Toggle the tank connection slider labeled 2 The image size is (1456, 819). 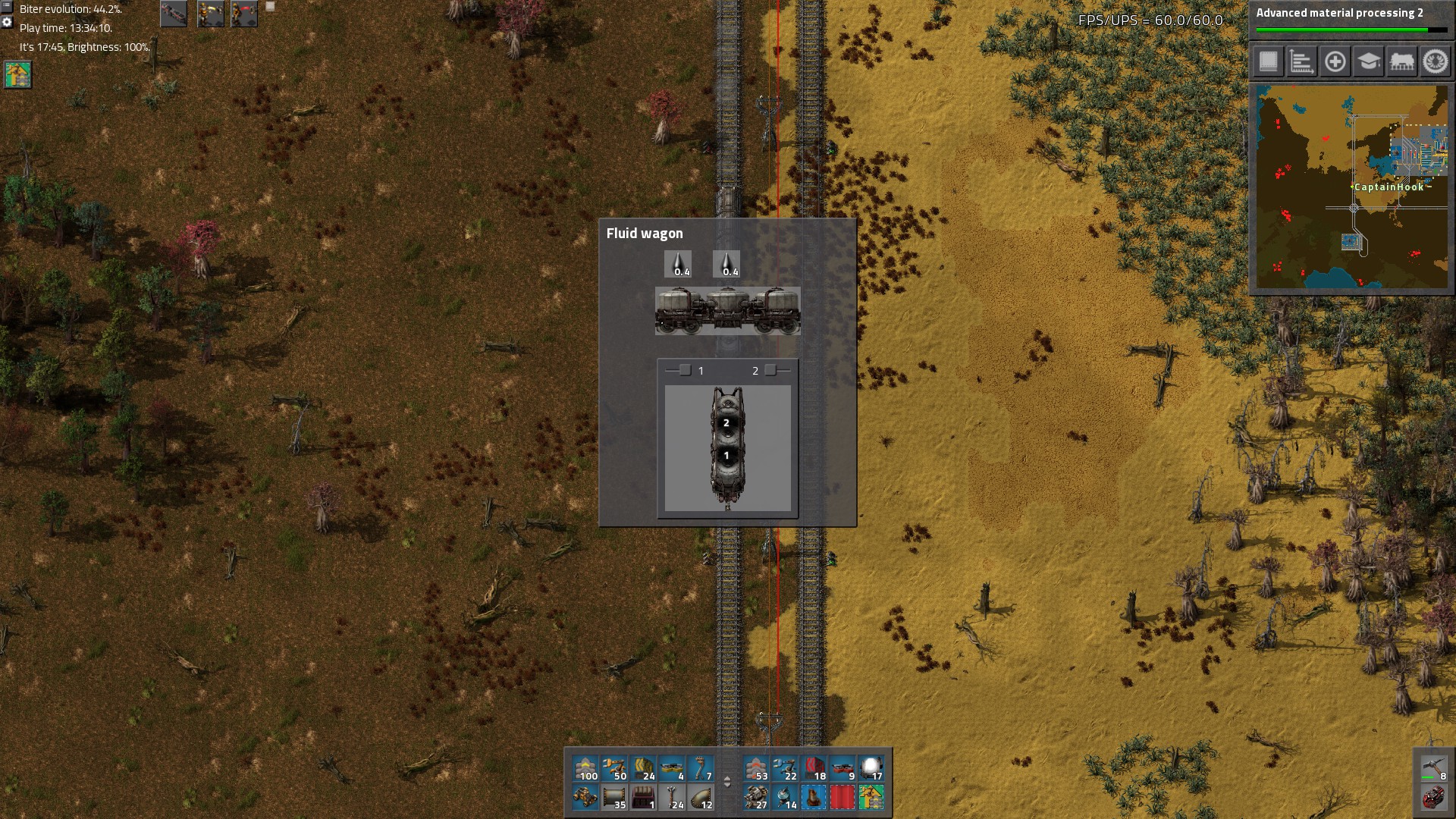tap(770, 370)
